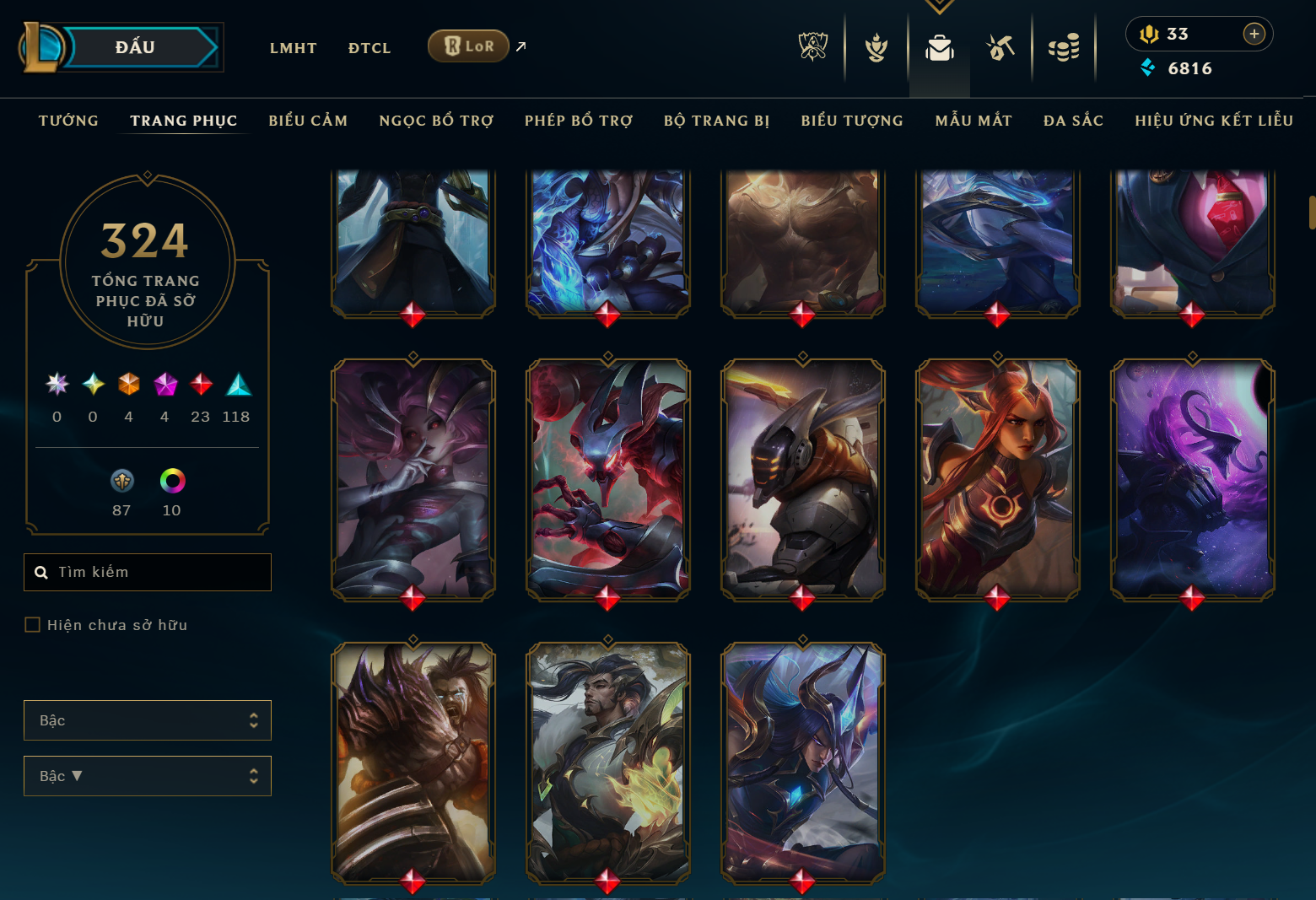Toggle the epic purple gem rarity filter
Image resolution: width=1316 pixels, height=900 pixels.
[164, 385]
